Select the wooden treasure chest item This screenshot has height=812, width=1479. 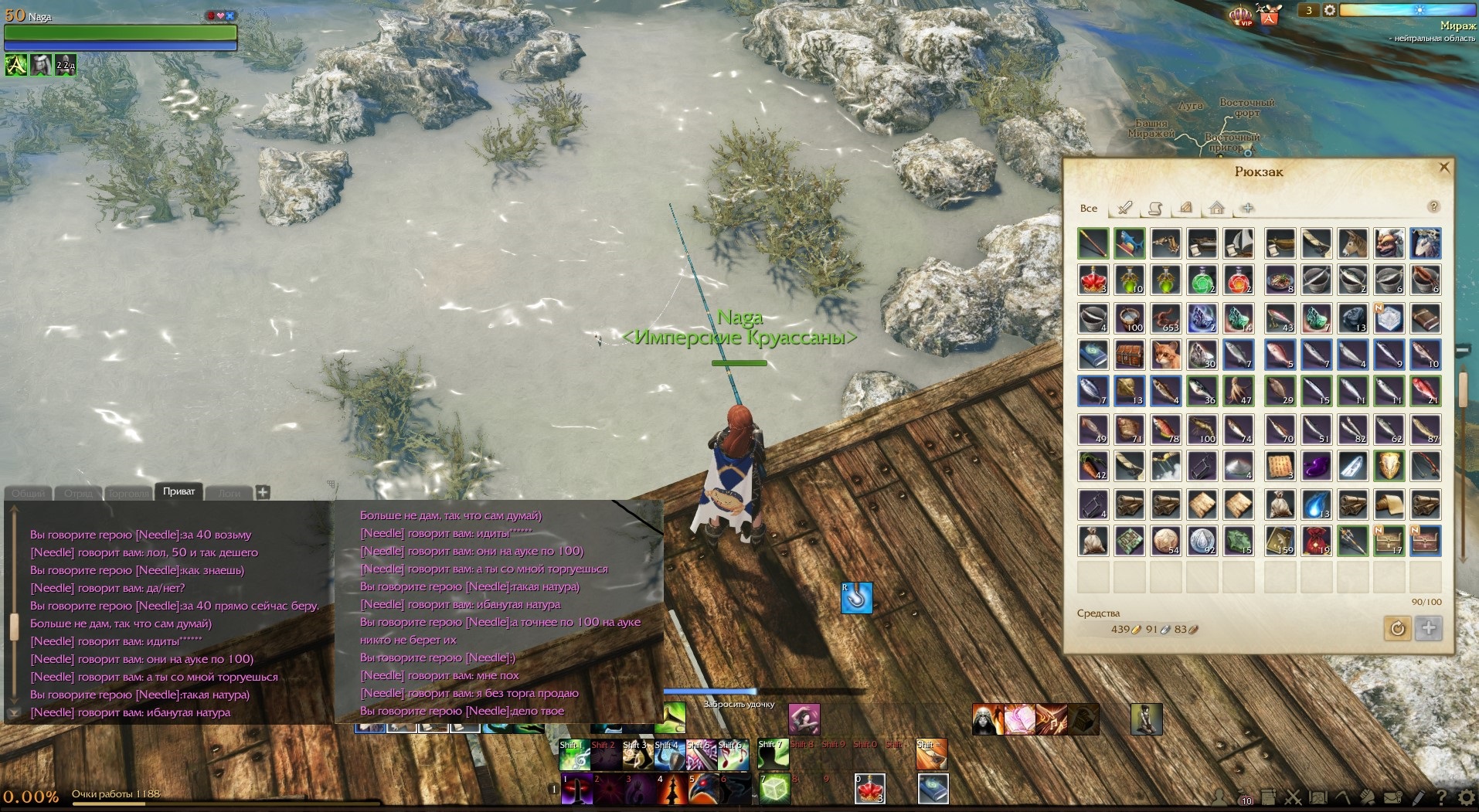pyautogui.click(x=1129, y=355)
